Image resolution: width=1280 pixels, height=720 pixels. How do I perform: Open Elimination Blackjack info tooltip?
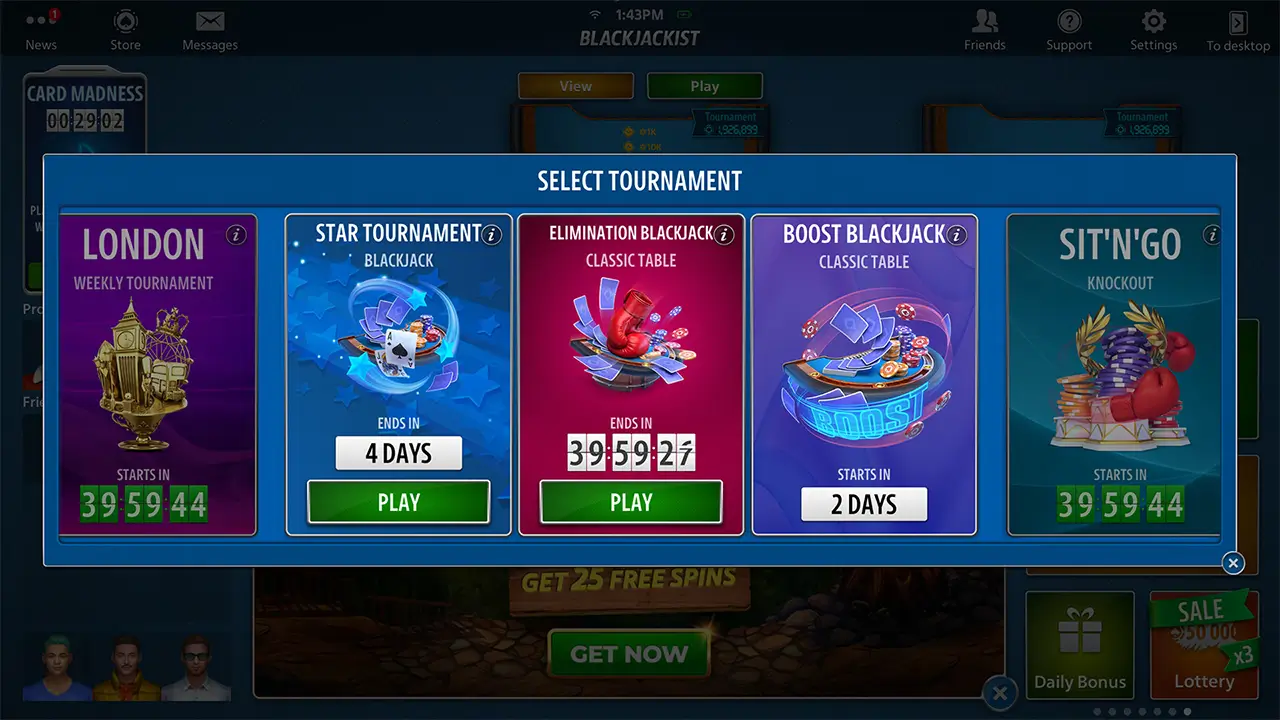[x=724, y=235]
